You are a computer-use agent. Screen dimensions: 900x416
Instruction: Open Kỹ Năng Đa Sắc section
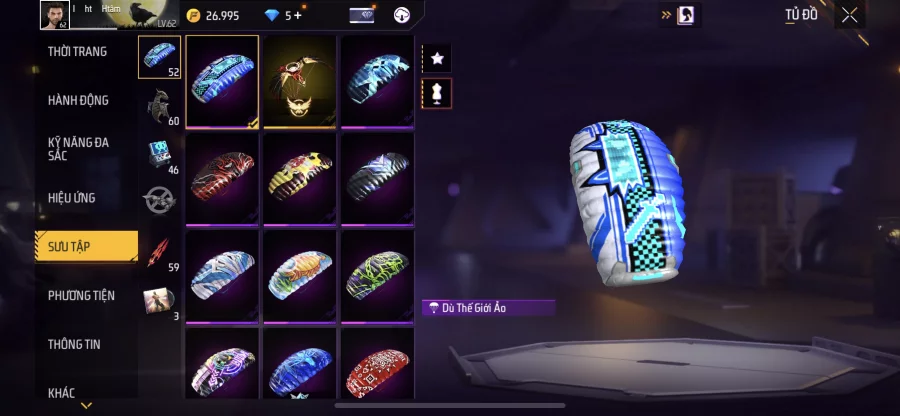click(x=78, y=149)
